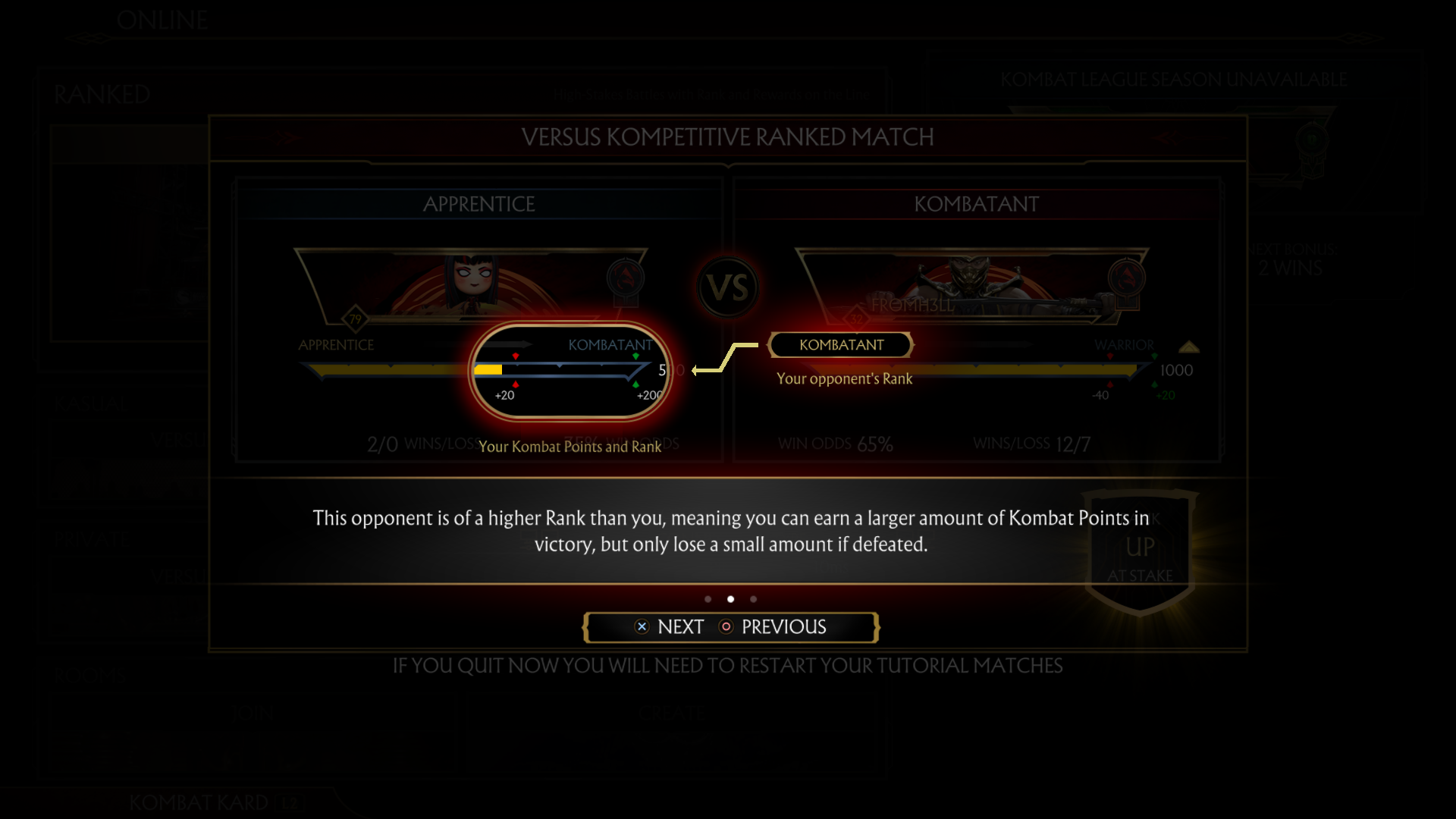Switch to the RANKED tab
The width and height of the screenshot is (1456, 819).
click(102, 95)
